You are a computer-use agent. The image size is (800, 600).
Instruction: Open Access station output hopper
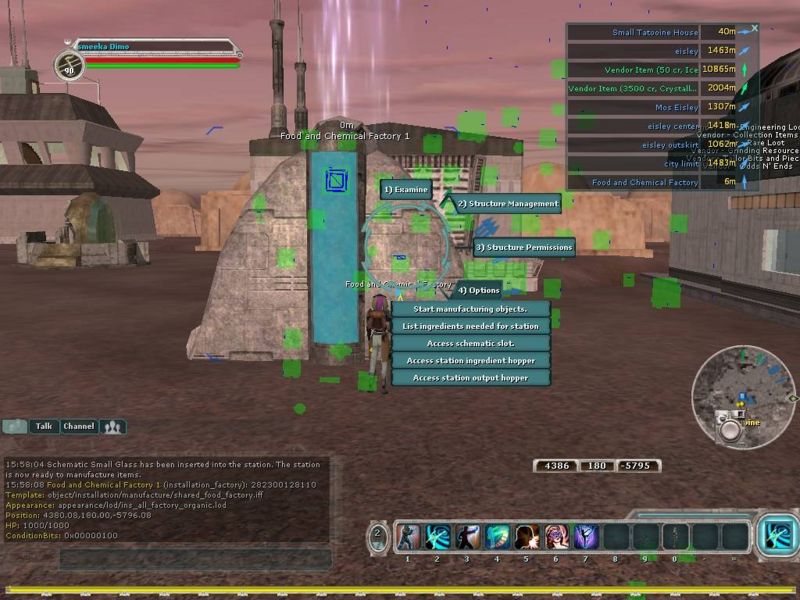tap(470, 378)
